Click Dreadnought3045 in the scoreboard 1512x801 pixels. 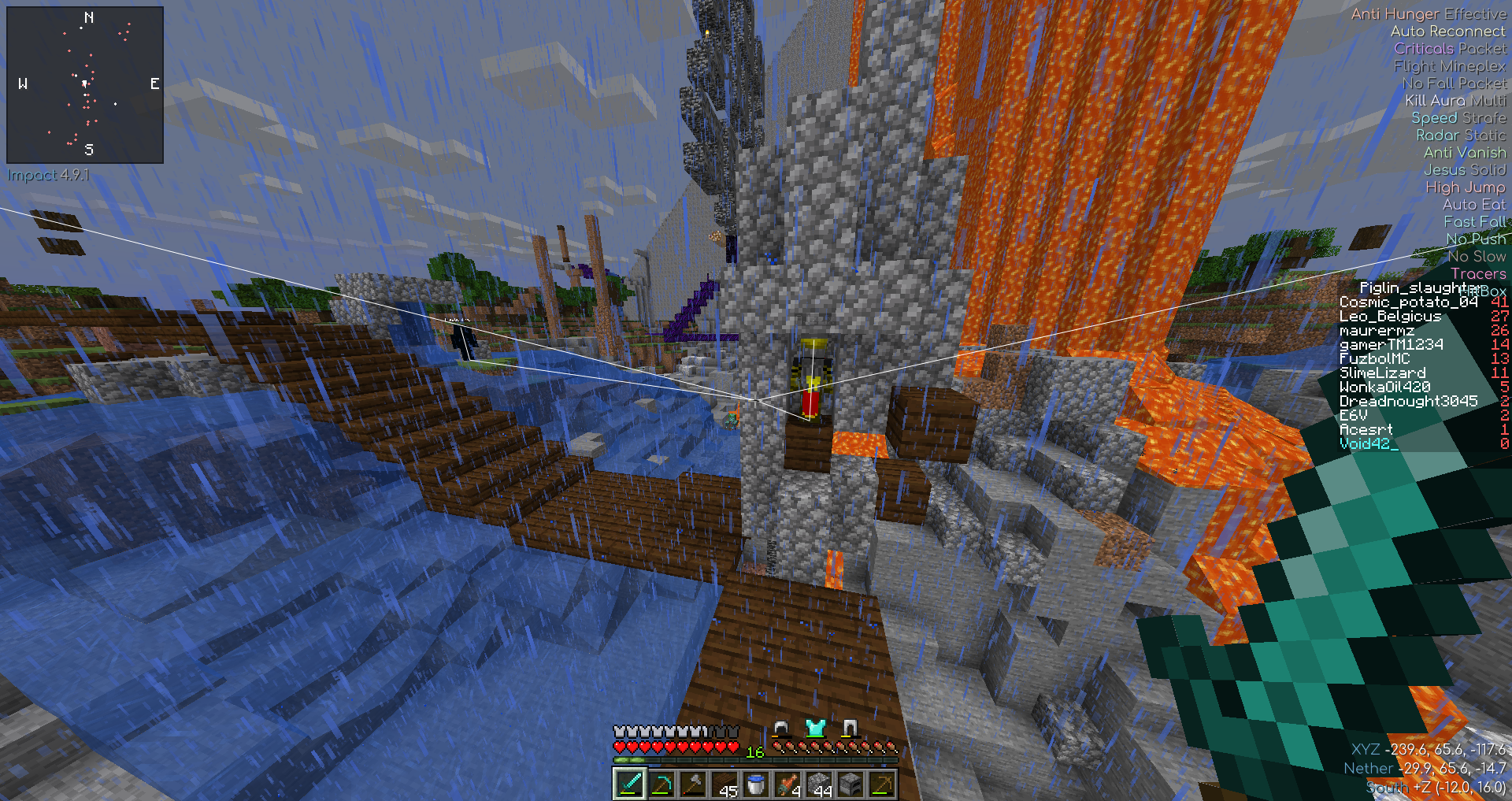(1408, 402)
